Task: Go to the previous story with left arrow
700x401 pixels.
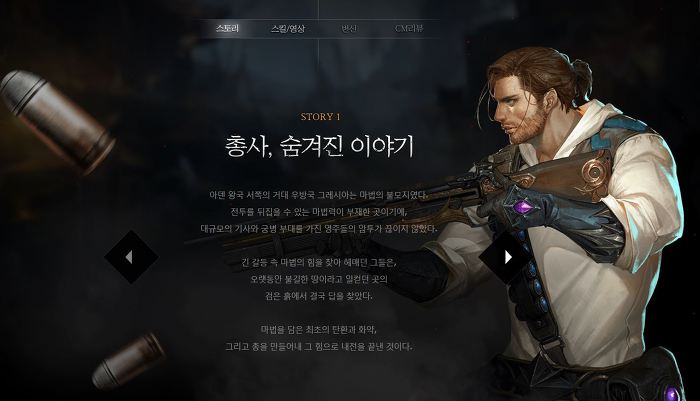Action: point(131,257)
